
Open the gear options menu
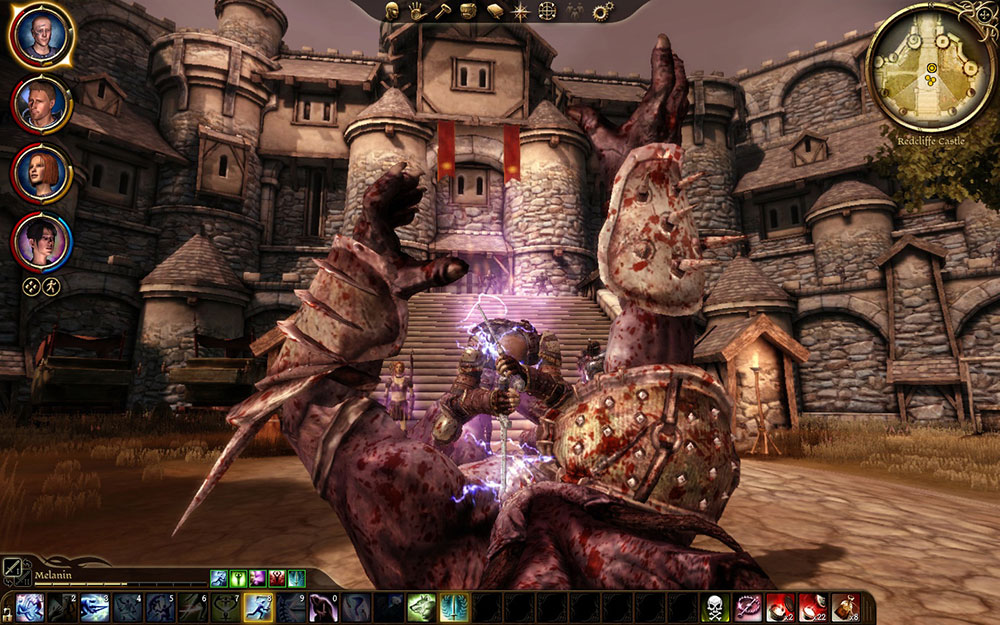pyautogui.click(x=602, y=11)
